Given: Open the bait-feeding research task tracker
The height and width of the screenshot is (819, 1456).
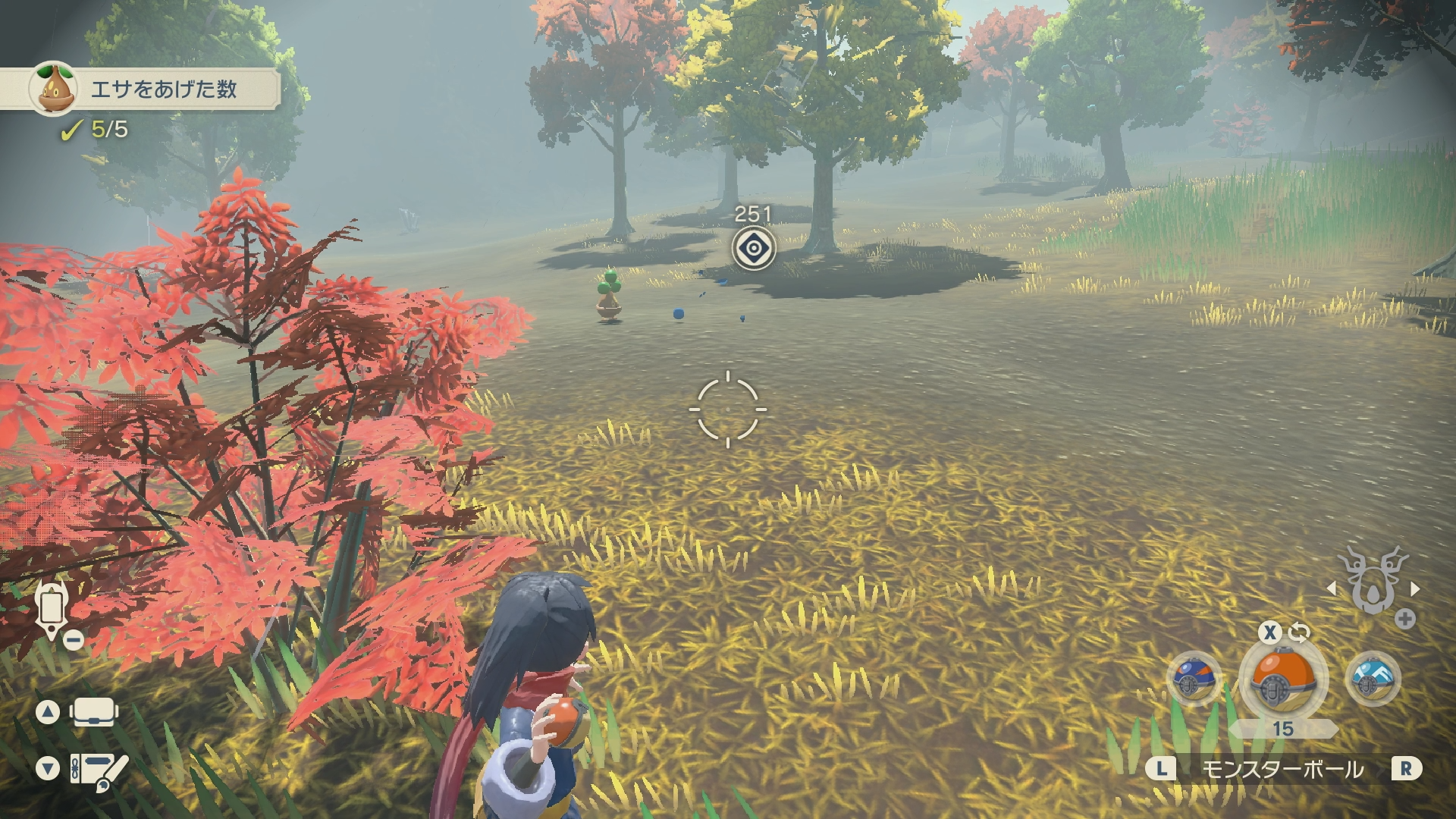Looking at the screenshot, I should click(152, 89).
